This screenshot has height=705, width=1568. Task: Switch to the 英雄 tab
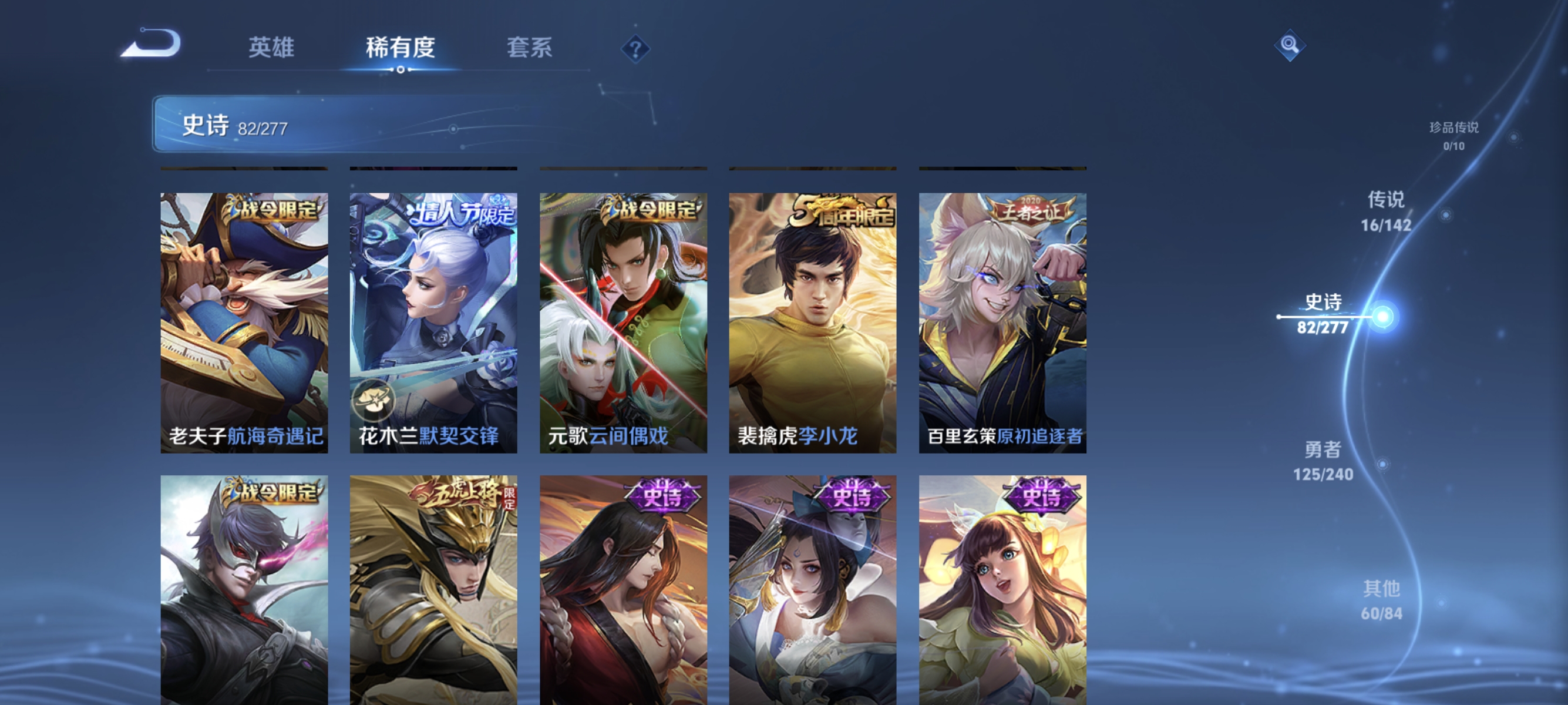(x=272, y=49)
